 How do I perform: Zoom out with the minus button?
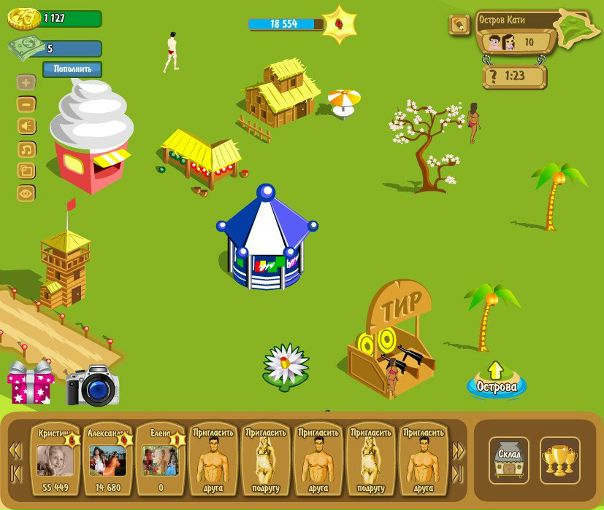pyautogui.click(x=26, y=104)
